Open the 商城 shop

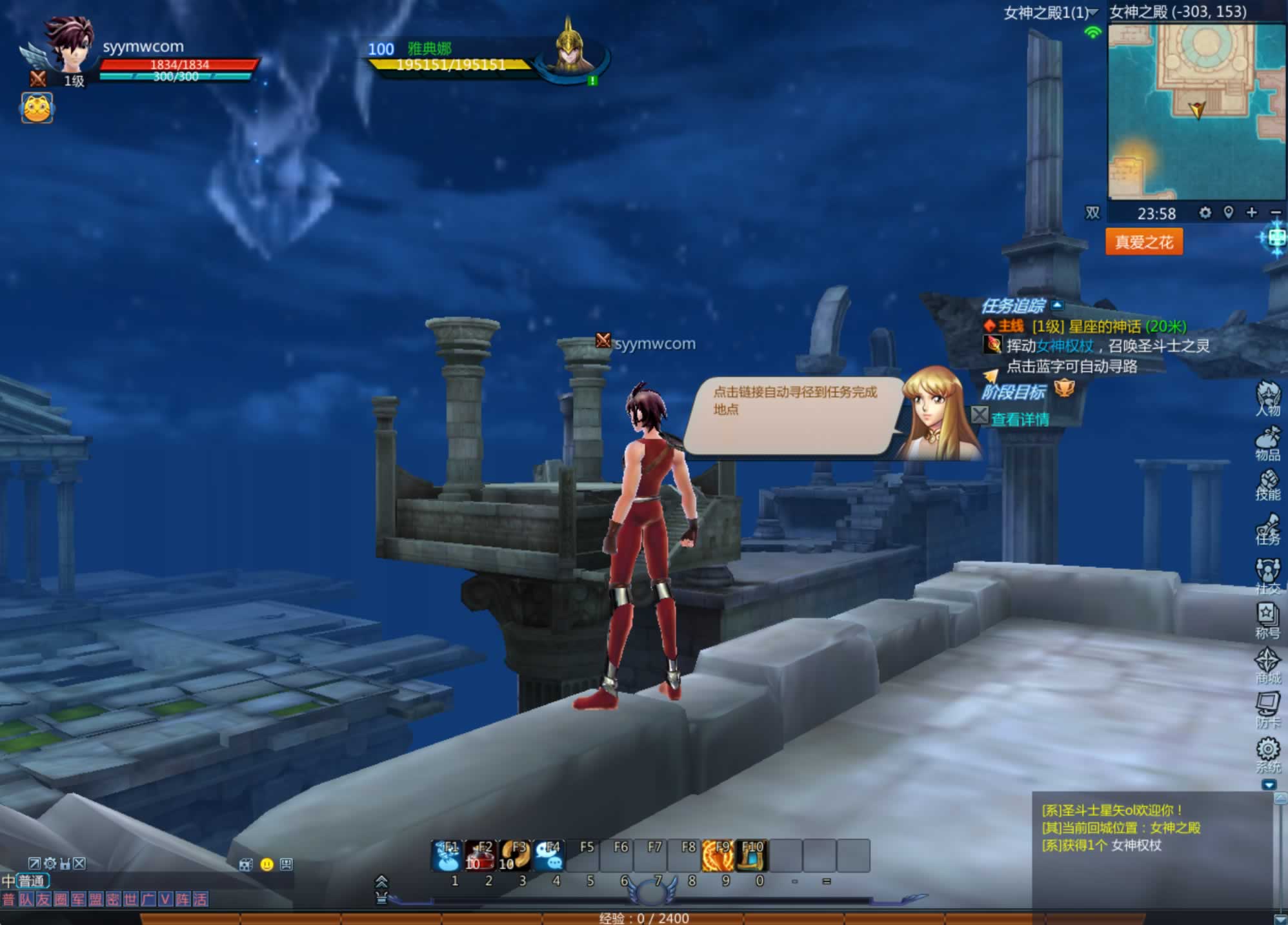[x=1267, y=666]
